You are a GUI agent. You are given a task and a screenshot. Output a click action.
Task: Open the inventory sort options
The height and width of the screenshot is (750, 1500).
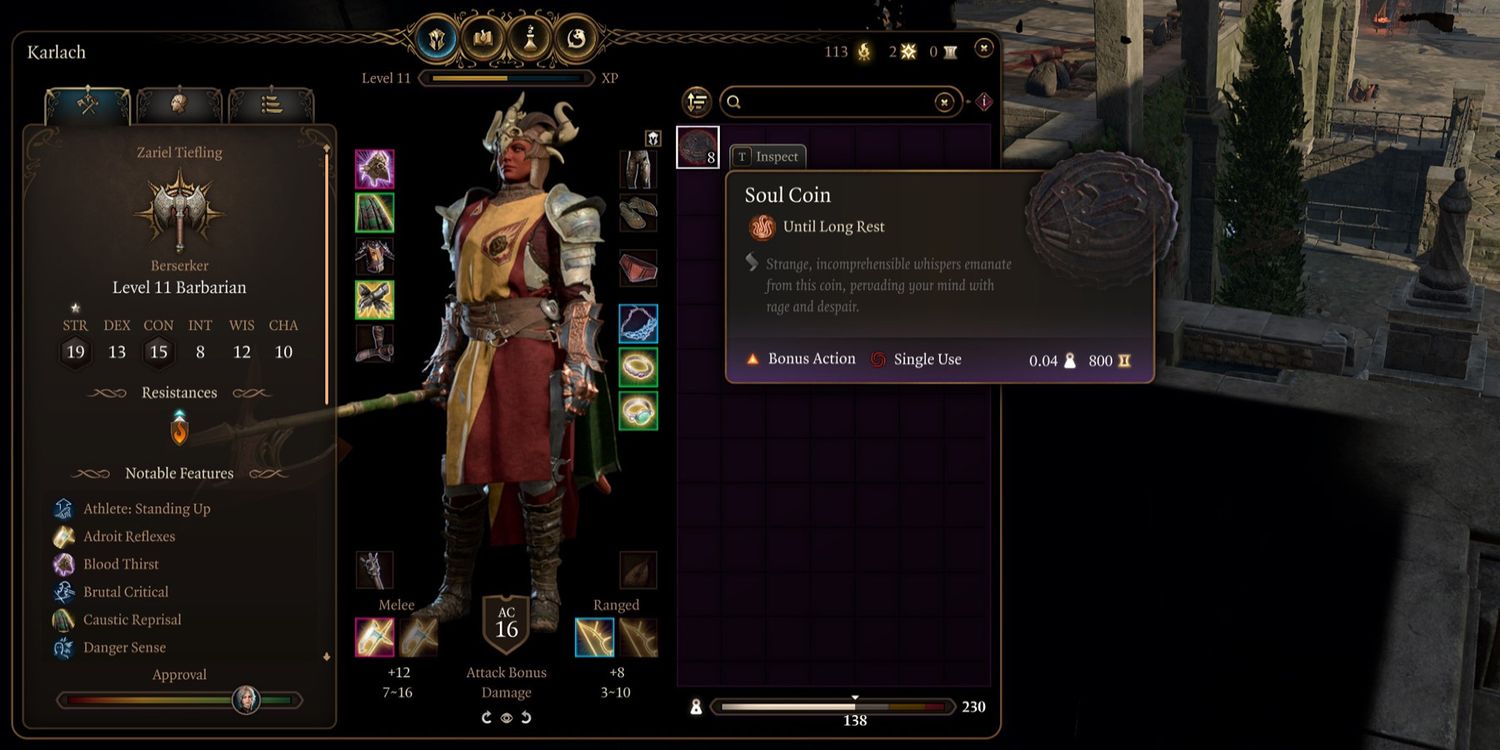tap(697, 102)
